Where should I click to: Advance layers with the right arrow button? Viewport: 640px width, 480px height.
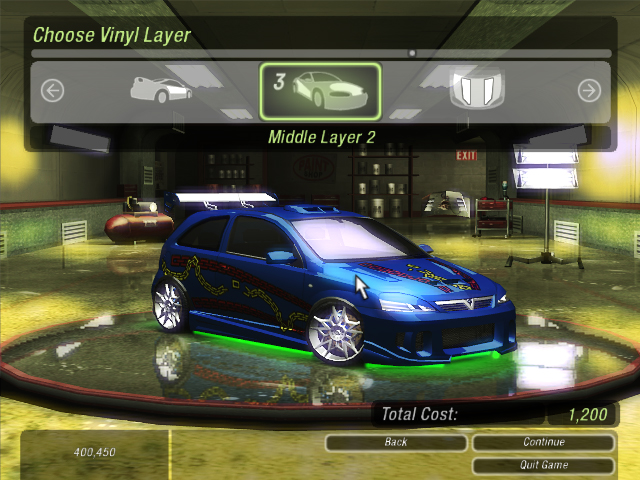tap(589, 91)
